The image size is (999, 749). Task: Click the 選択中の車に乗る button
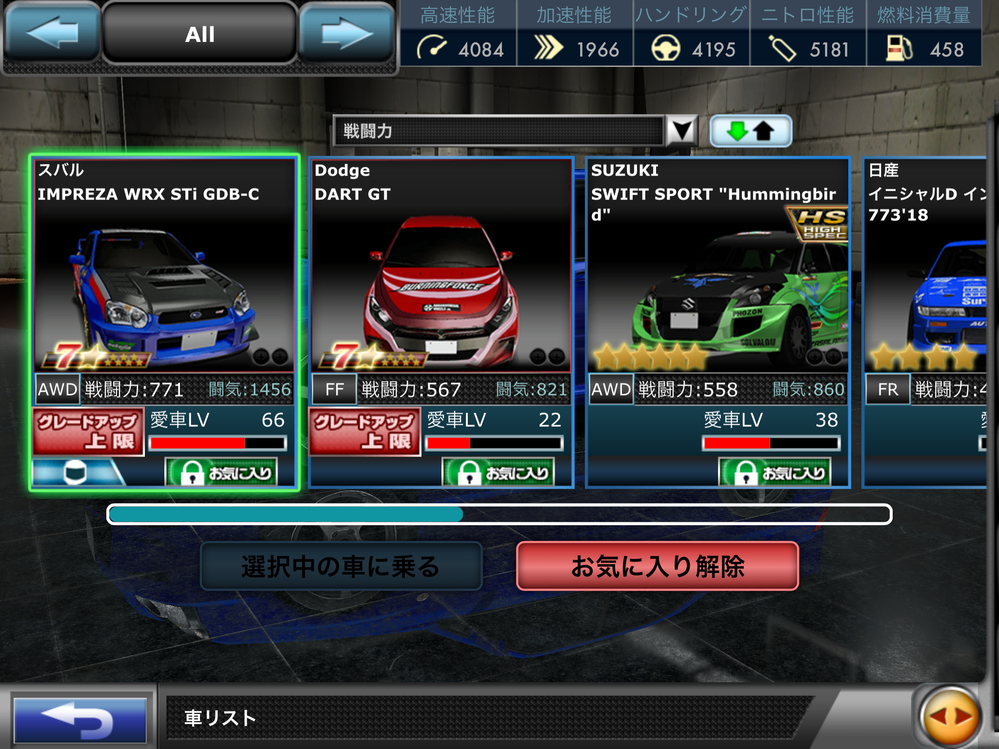coord(341,567)
